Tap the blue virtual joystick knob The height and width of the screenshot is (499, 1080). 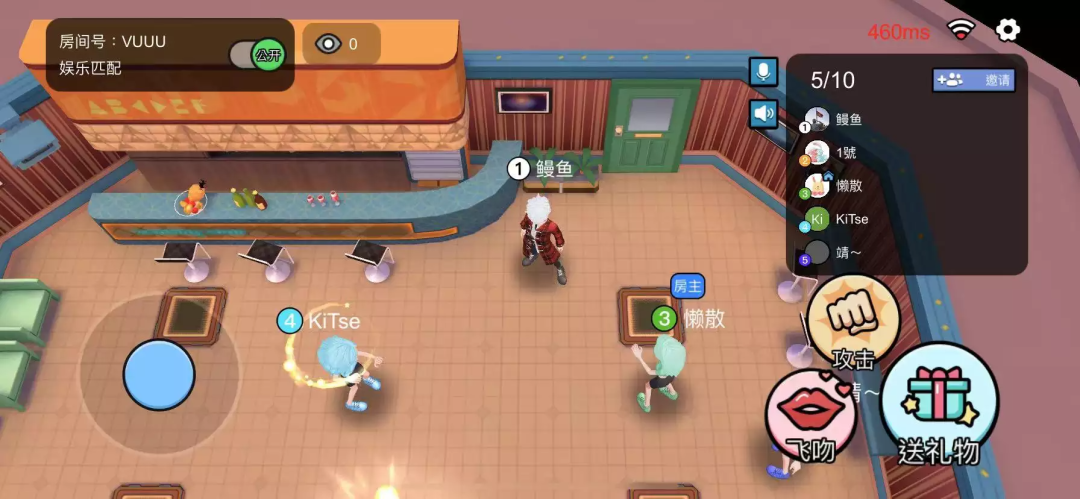click(159, 375)
